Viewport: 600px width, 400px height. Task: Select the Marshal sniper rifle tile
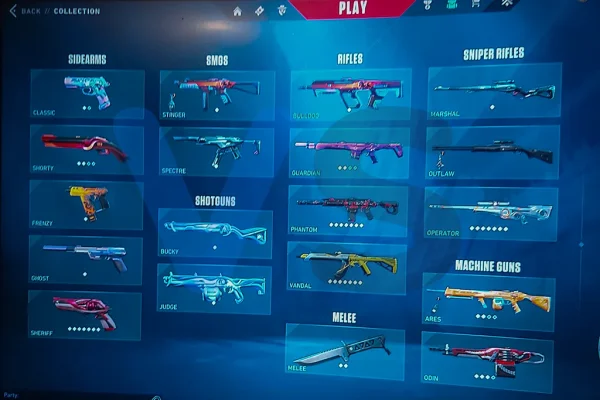(494, 92)
